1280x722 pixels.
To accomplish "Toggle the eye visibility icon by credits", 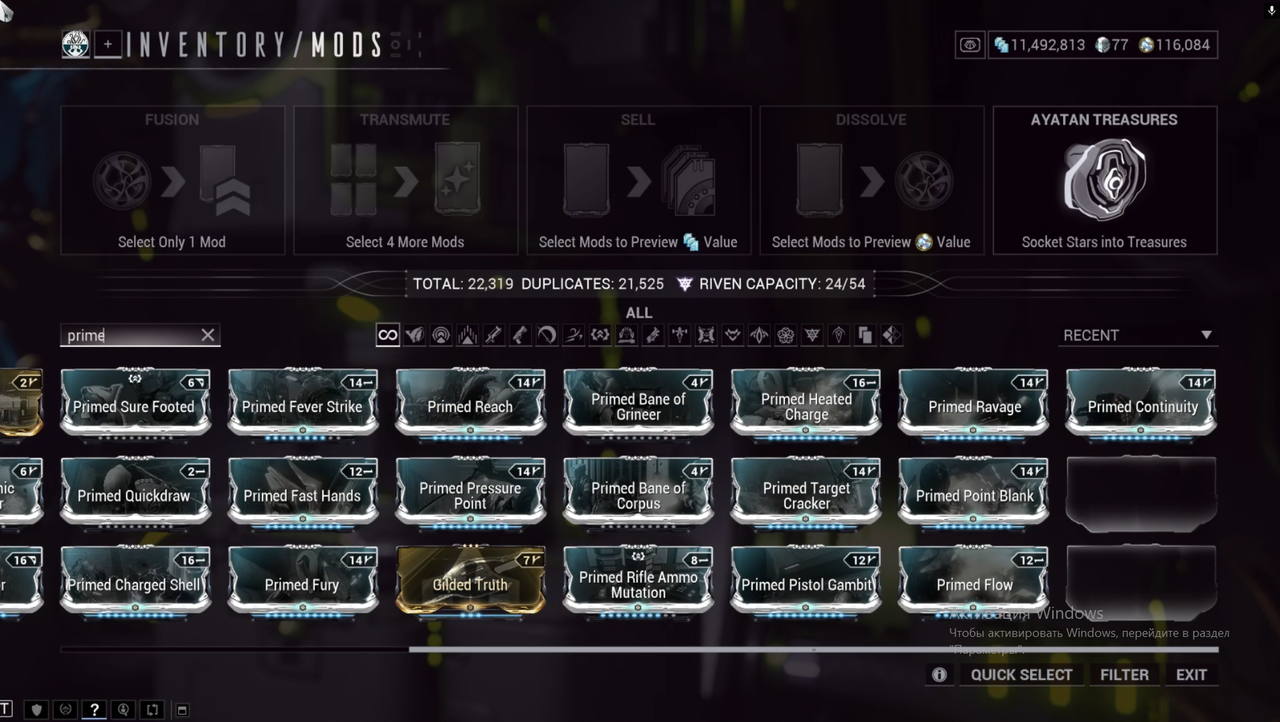I will click(x=969, y=45).
